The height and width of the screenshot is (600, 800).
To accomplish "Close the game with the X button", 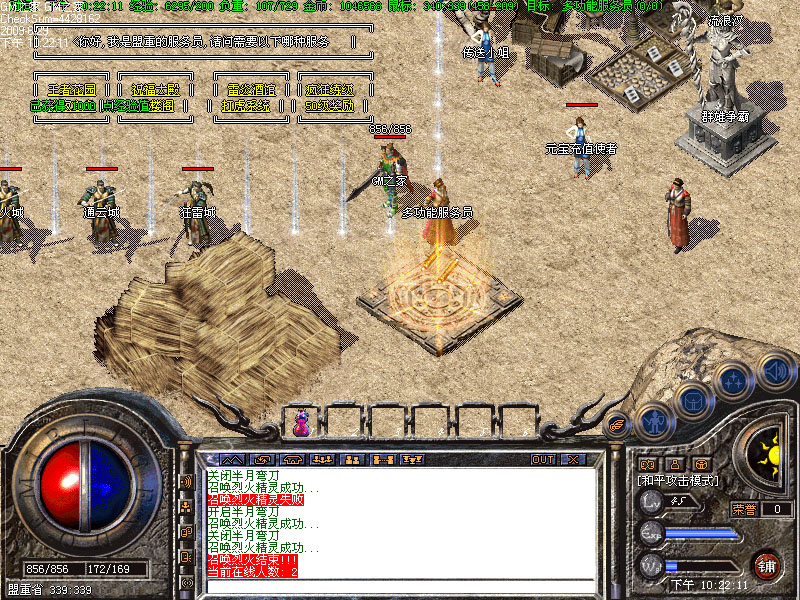I will point(573,460).
